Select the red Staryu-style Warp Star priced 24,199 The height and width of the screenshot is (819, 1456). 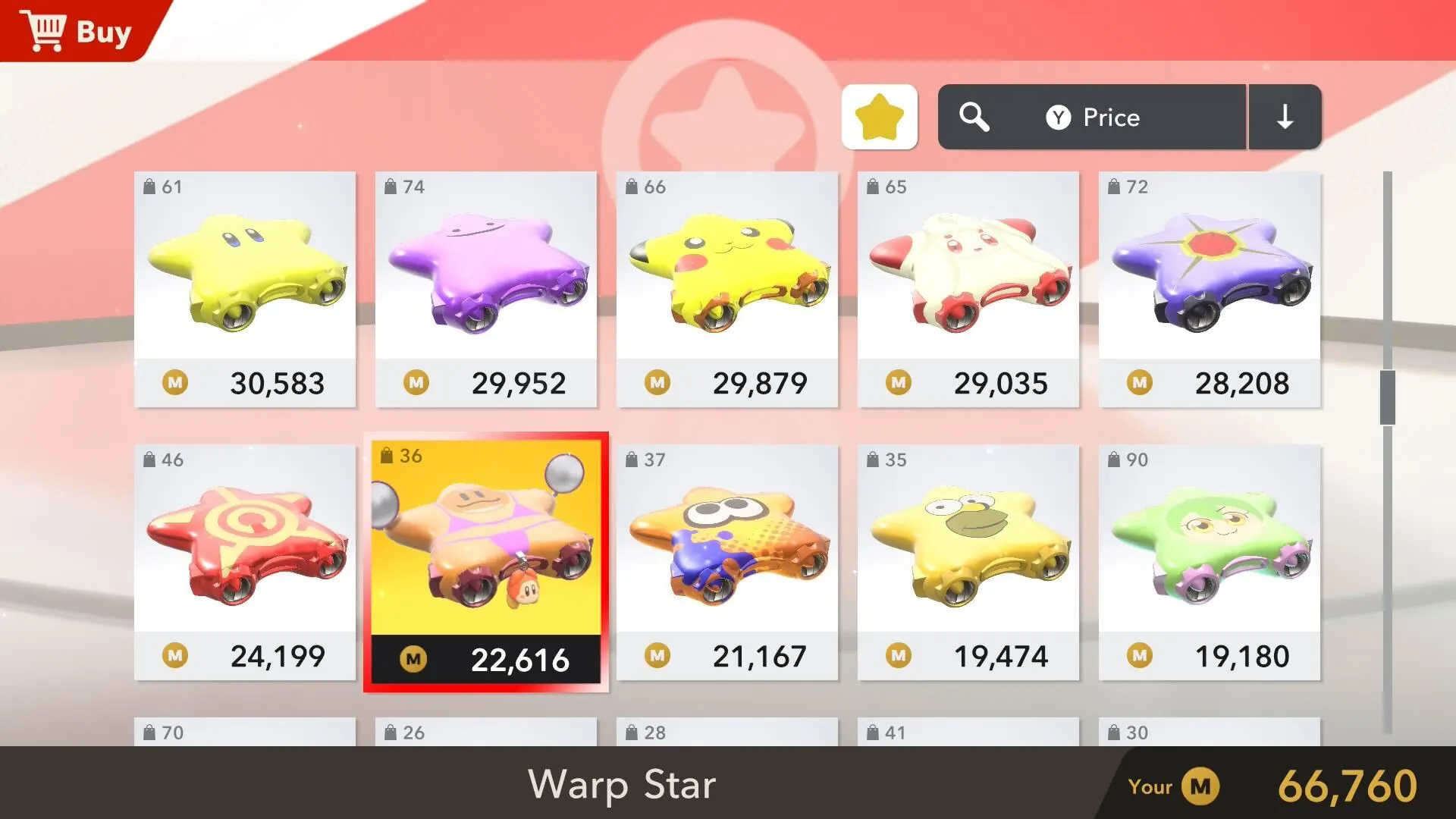(245, 562)
